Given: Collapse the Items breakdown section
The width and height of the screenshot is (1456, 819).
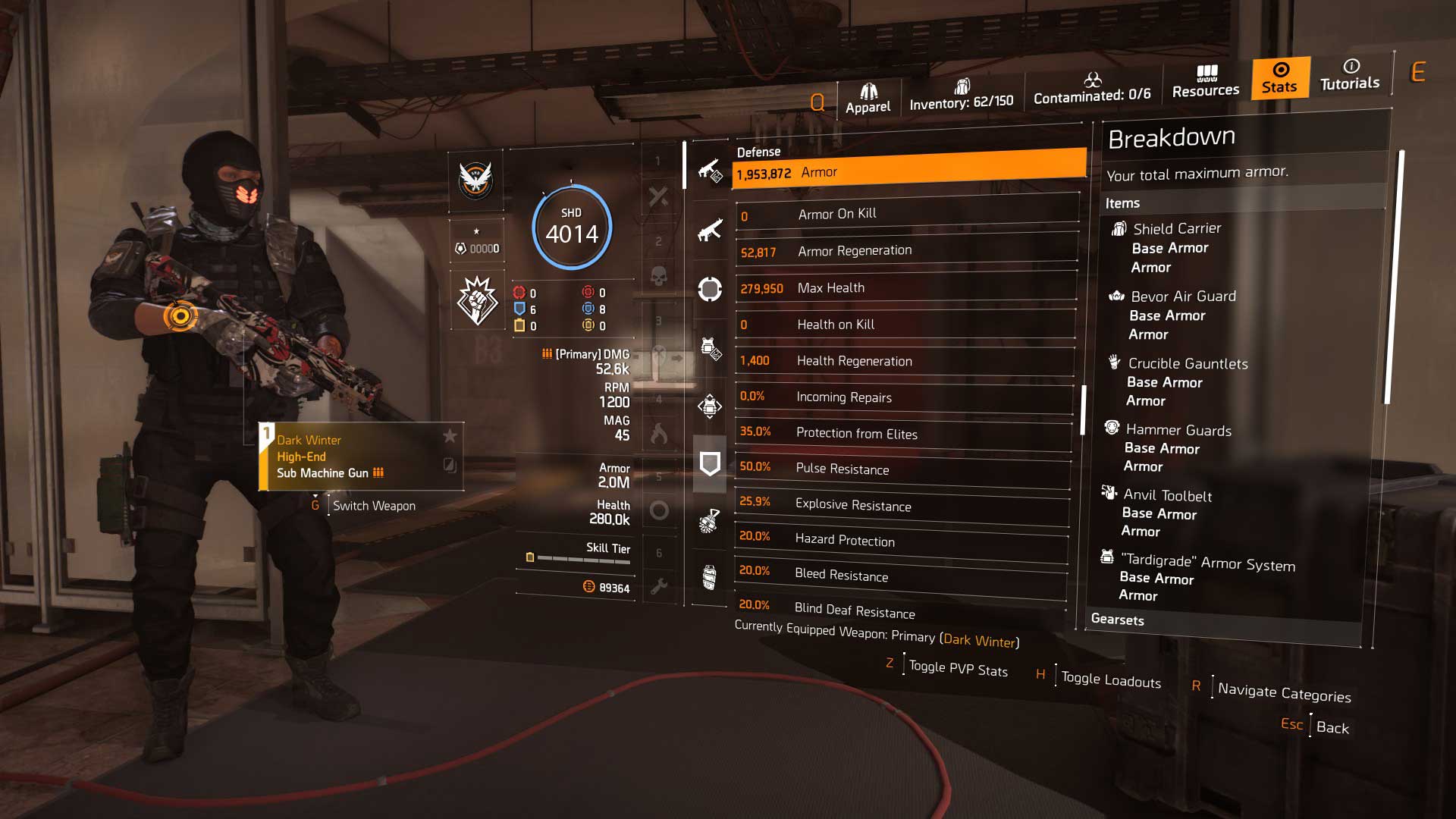Looking at the screenshot, I should click(x=1122, y=202).
